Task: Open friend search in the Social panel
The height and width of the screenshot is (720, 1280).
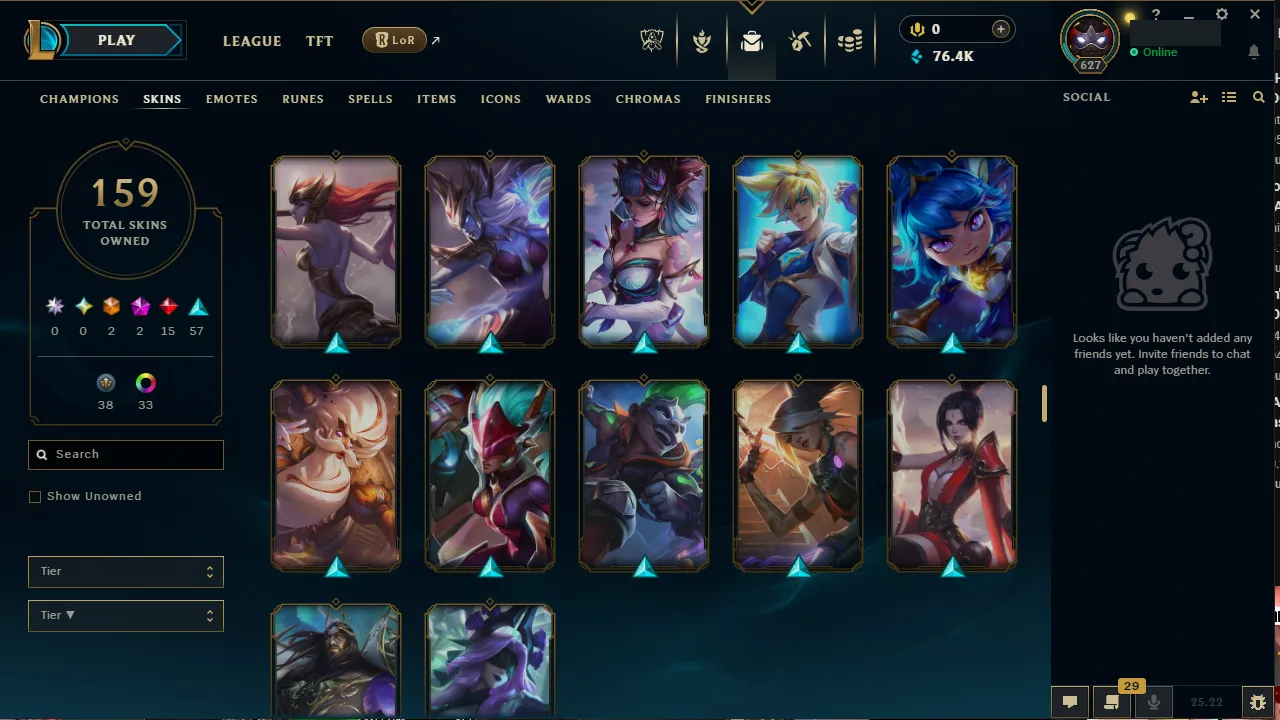Action: pos(1258,97)
